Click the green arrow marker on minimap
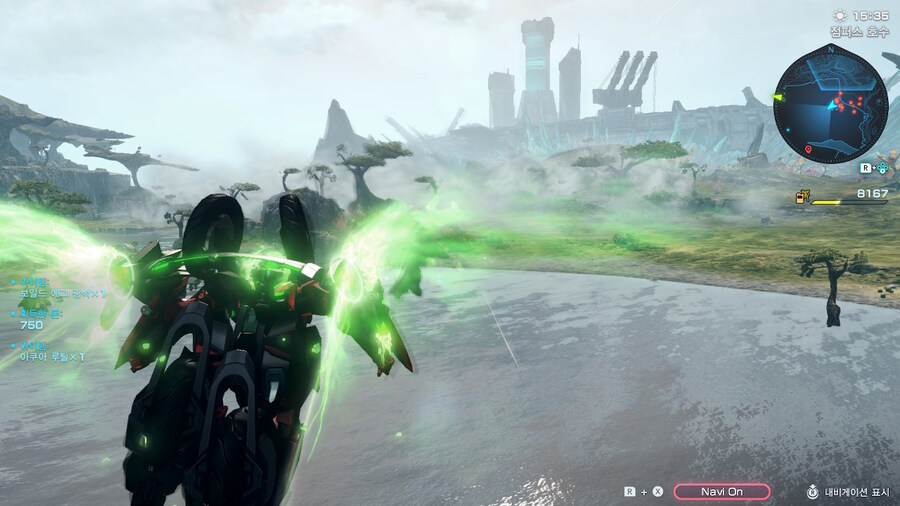This screenshot has height=506, width=900. pos(777,97)
